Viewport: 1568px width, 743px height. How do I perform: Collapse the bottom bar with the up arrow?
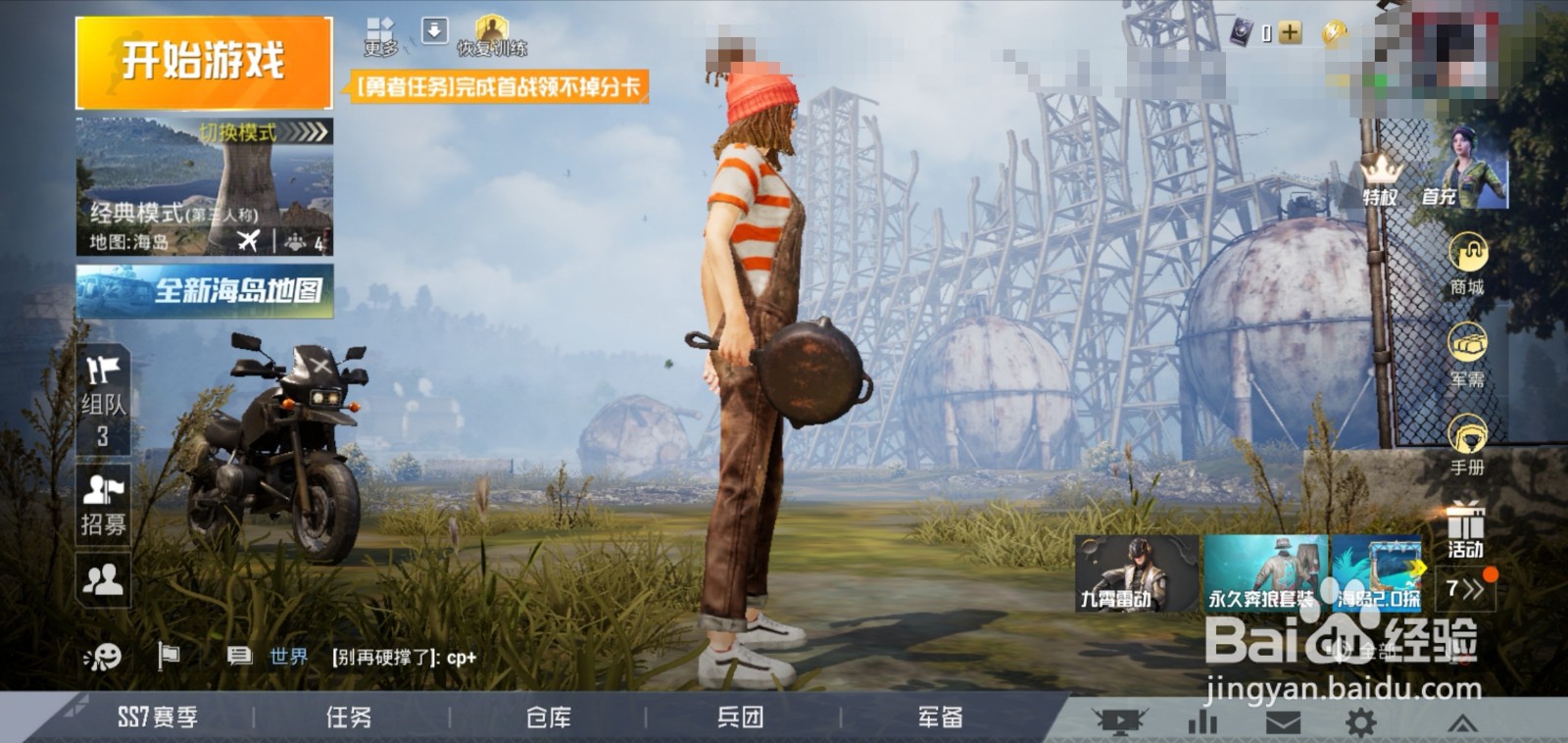pos(1464,720)
